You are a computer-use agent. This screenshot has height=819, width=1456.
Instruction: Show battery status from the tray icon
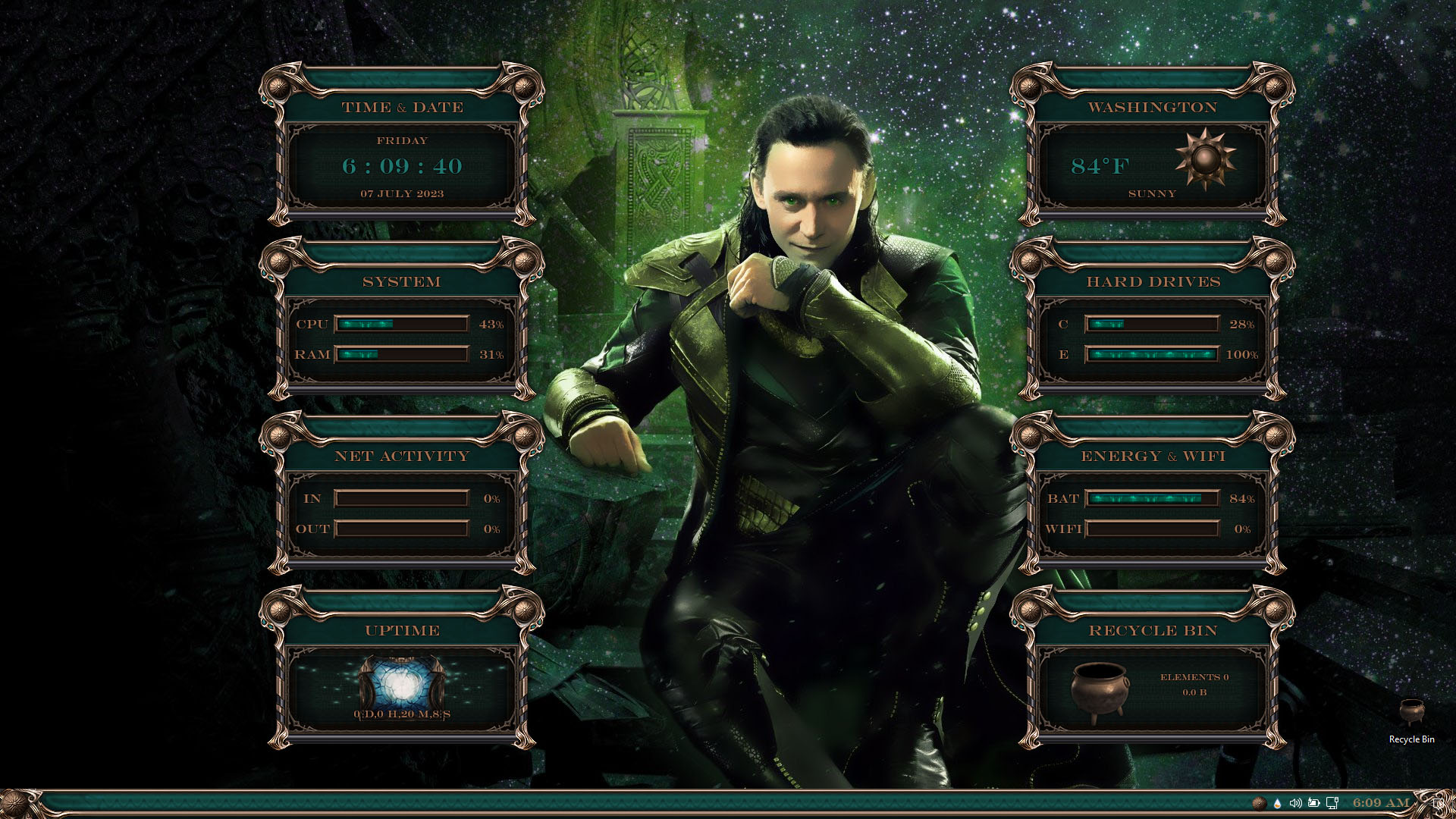pos(1314,803)
